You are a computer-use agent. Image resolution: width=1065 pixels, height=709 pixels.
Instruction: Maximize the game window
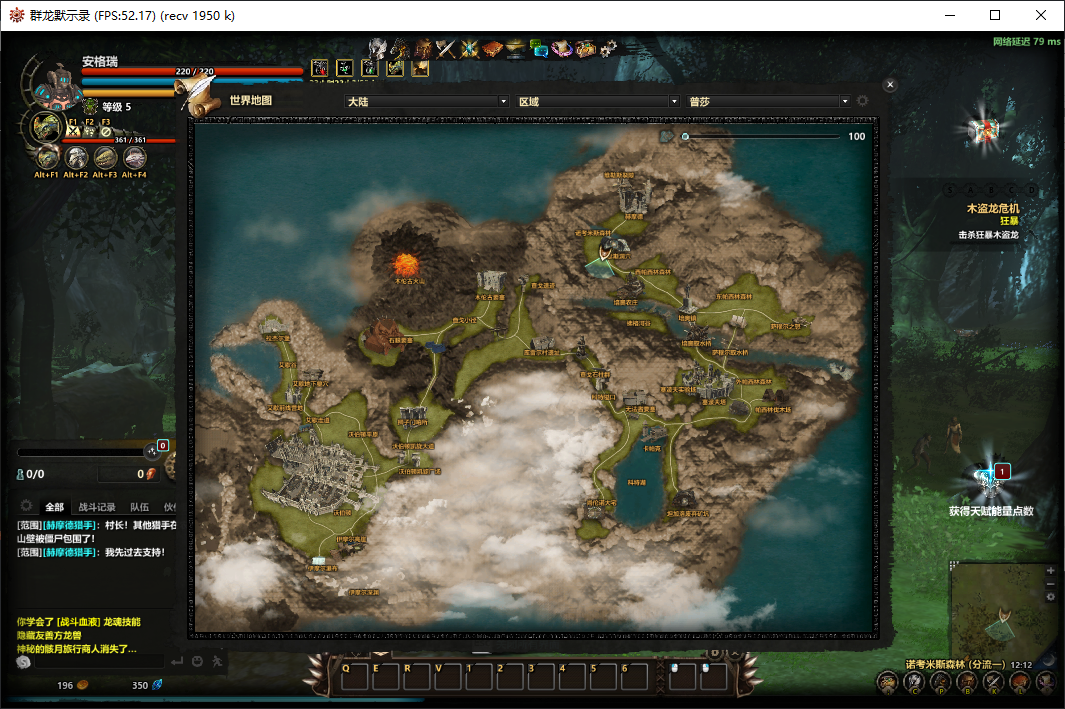(995, 15)
